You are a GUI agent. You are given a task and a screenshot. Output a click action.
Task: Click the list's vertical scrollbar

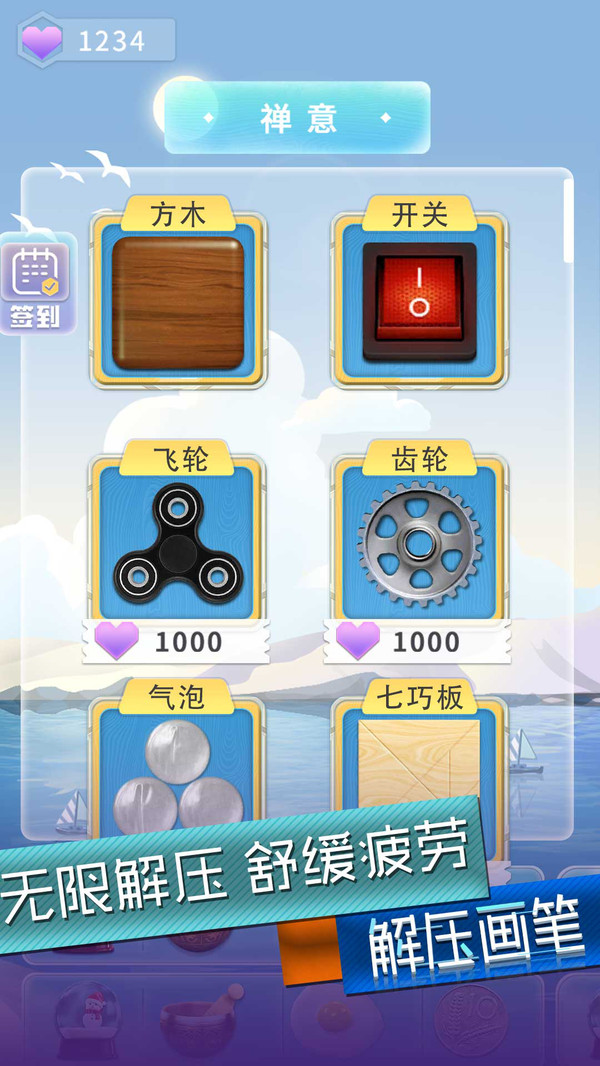click(568, 220)
